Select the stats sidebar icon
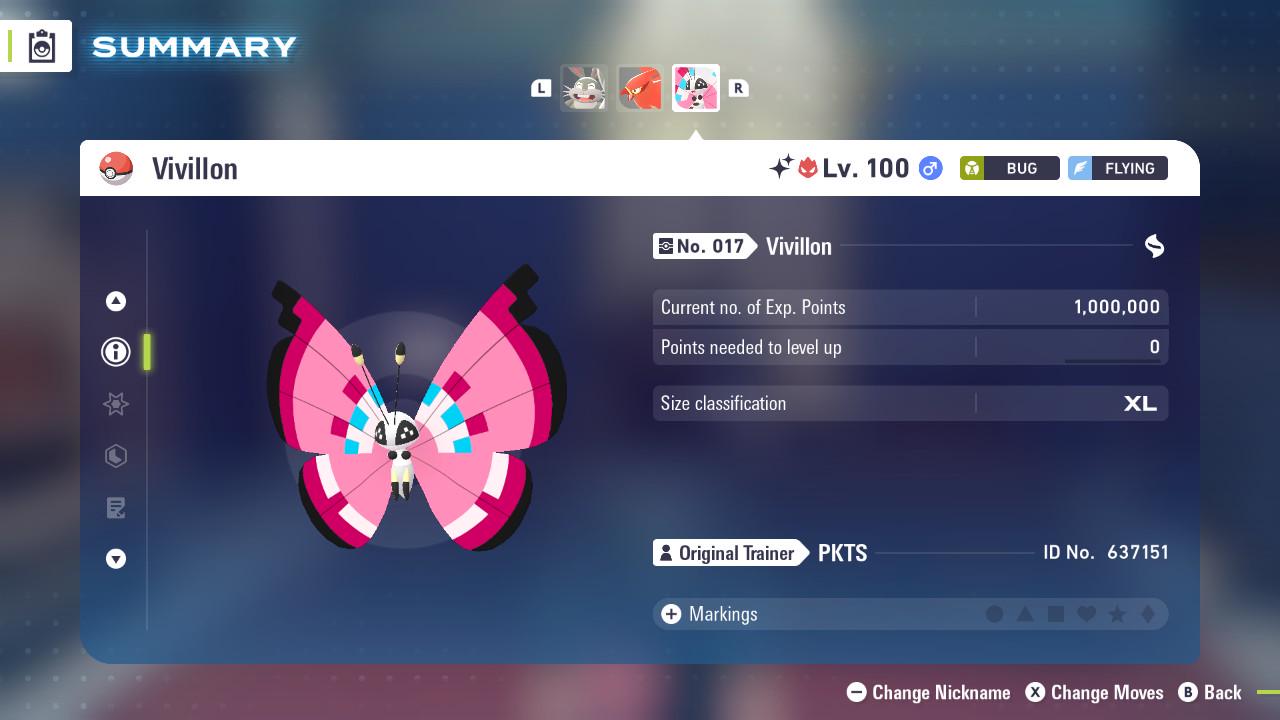 [x=116, y=456]
